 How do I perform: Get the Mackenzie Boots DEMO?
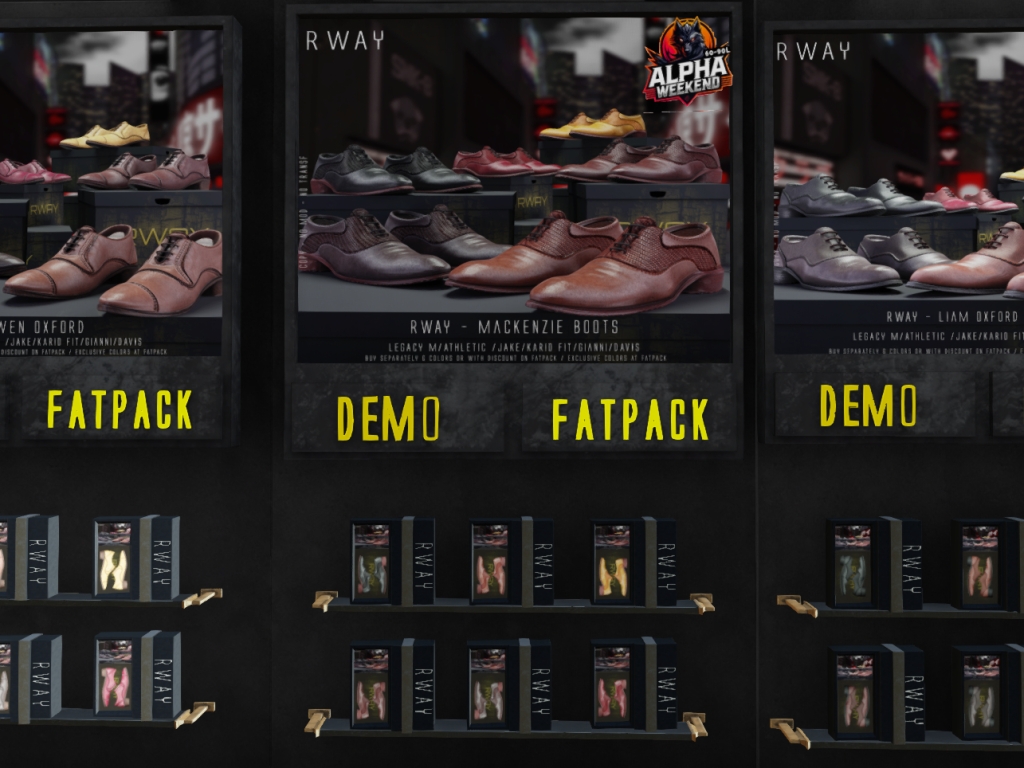tap(388, 418)
